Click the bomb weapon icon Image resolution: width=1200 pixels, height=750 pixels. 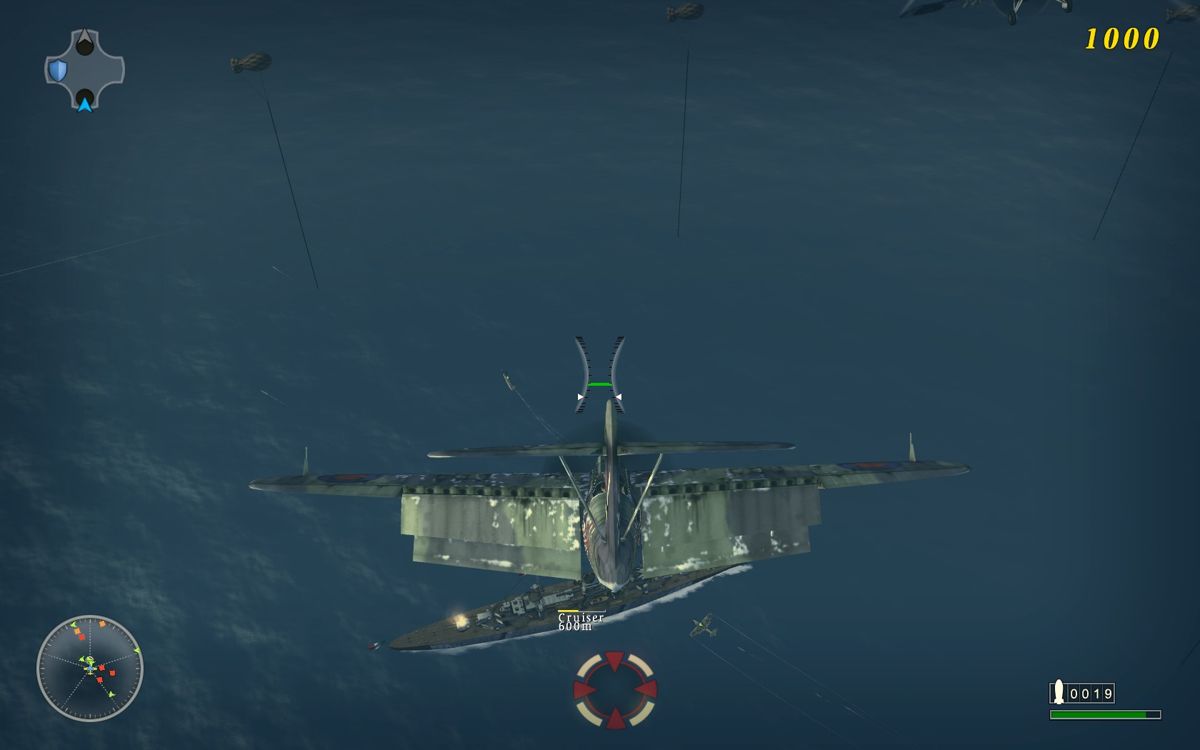1058,692
